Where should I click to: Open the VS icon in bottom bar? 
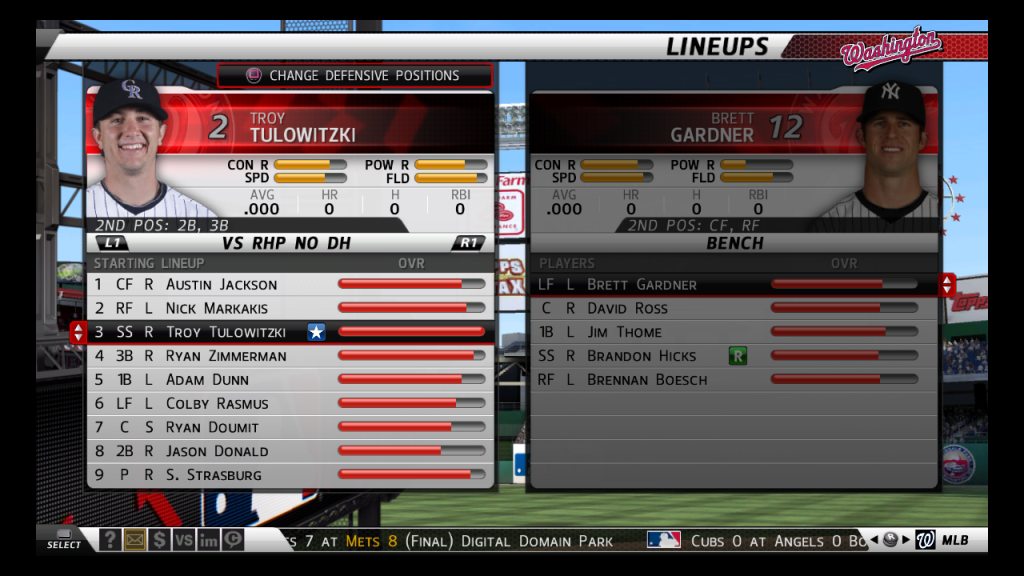183,540
